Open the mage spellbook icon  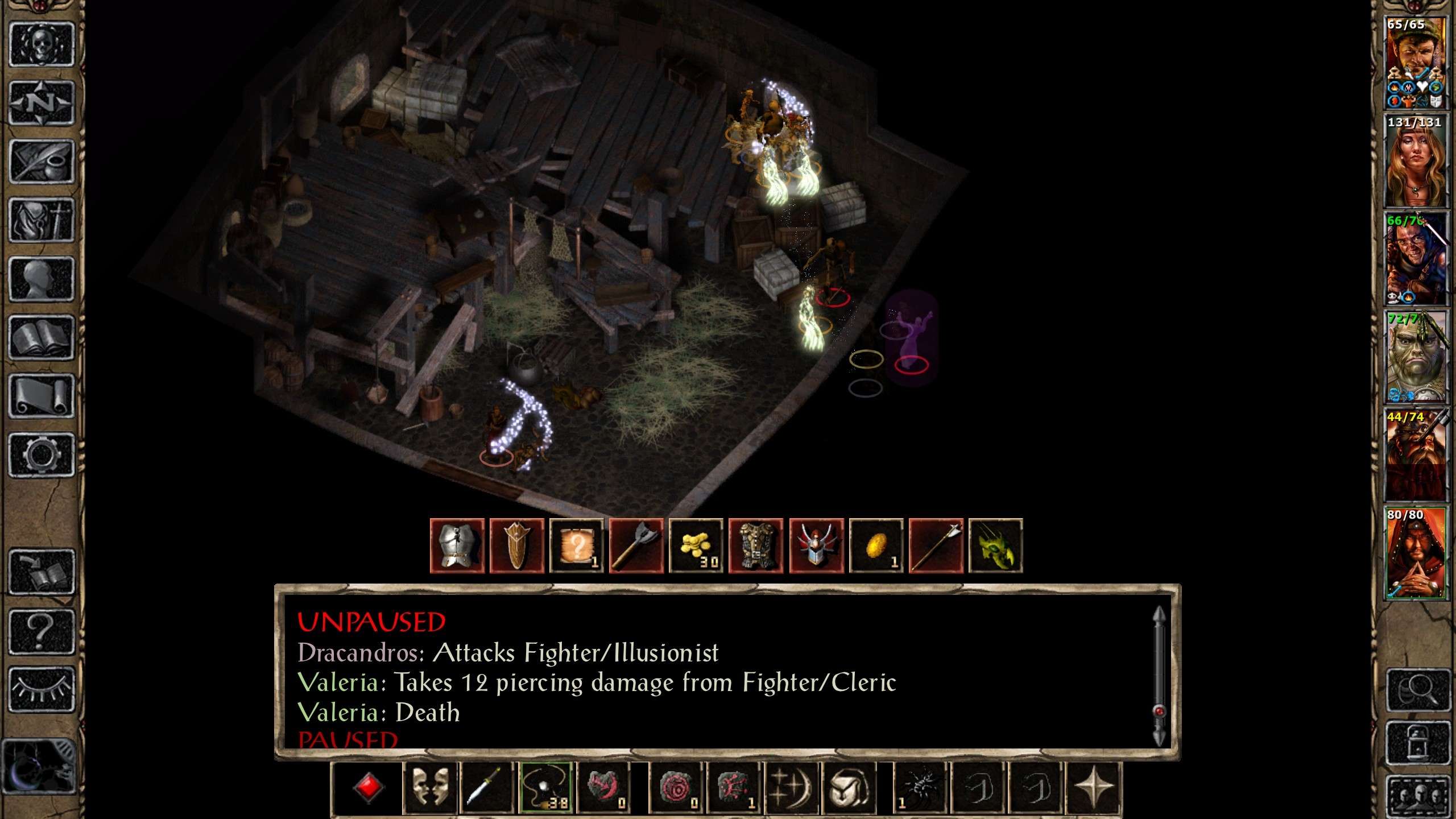point(42,337)
